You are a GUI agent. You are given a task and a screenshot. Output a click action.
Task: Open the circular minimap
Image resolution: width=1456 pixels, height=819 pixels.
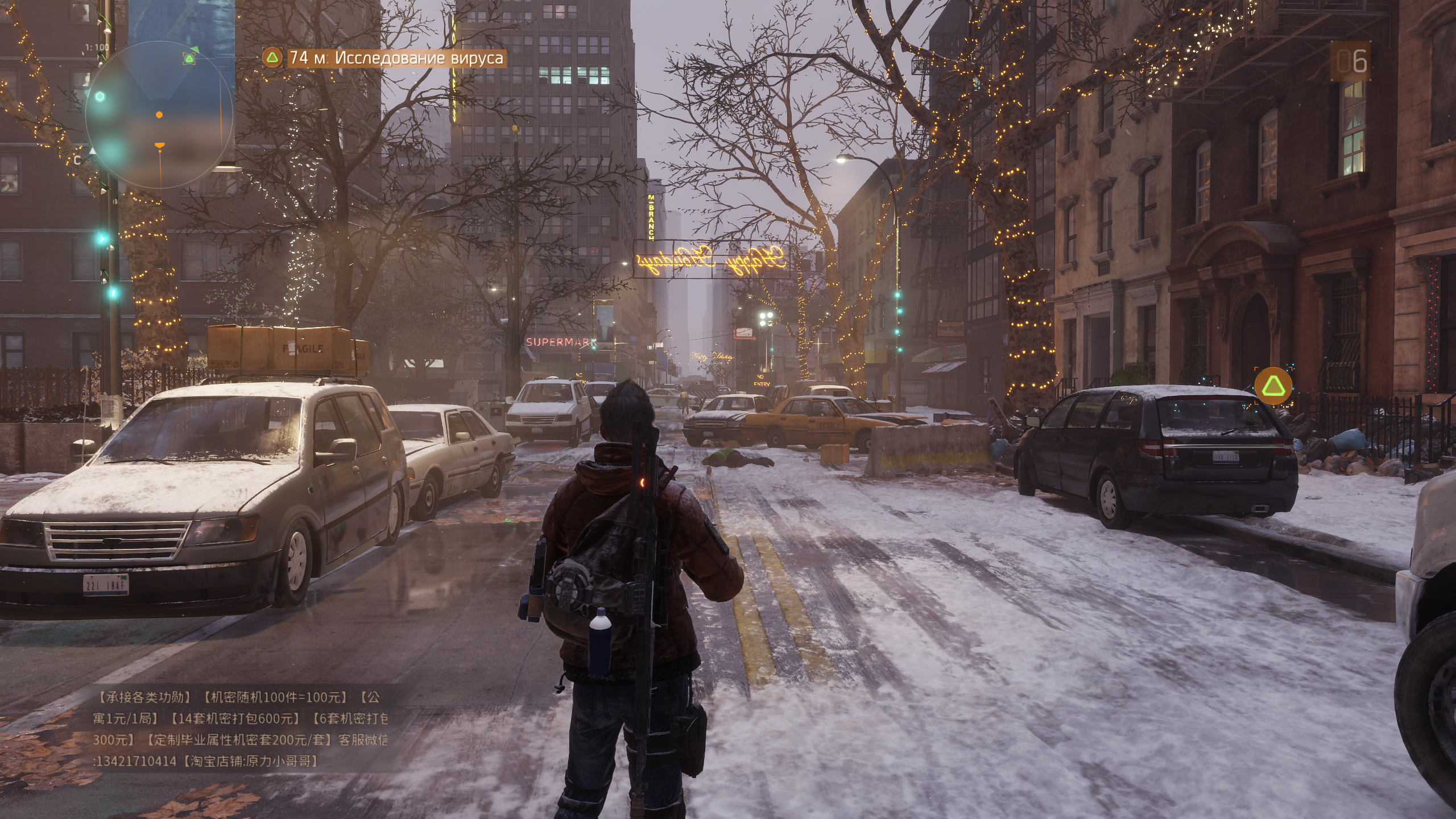(159, 115)
